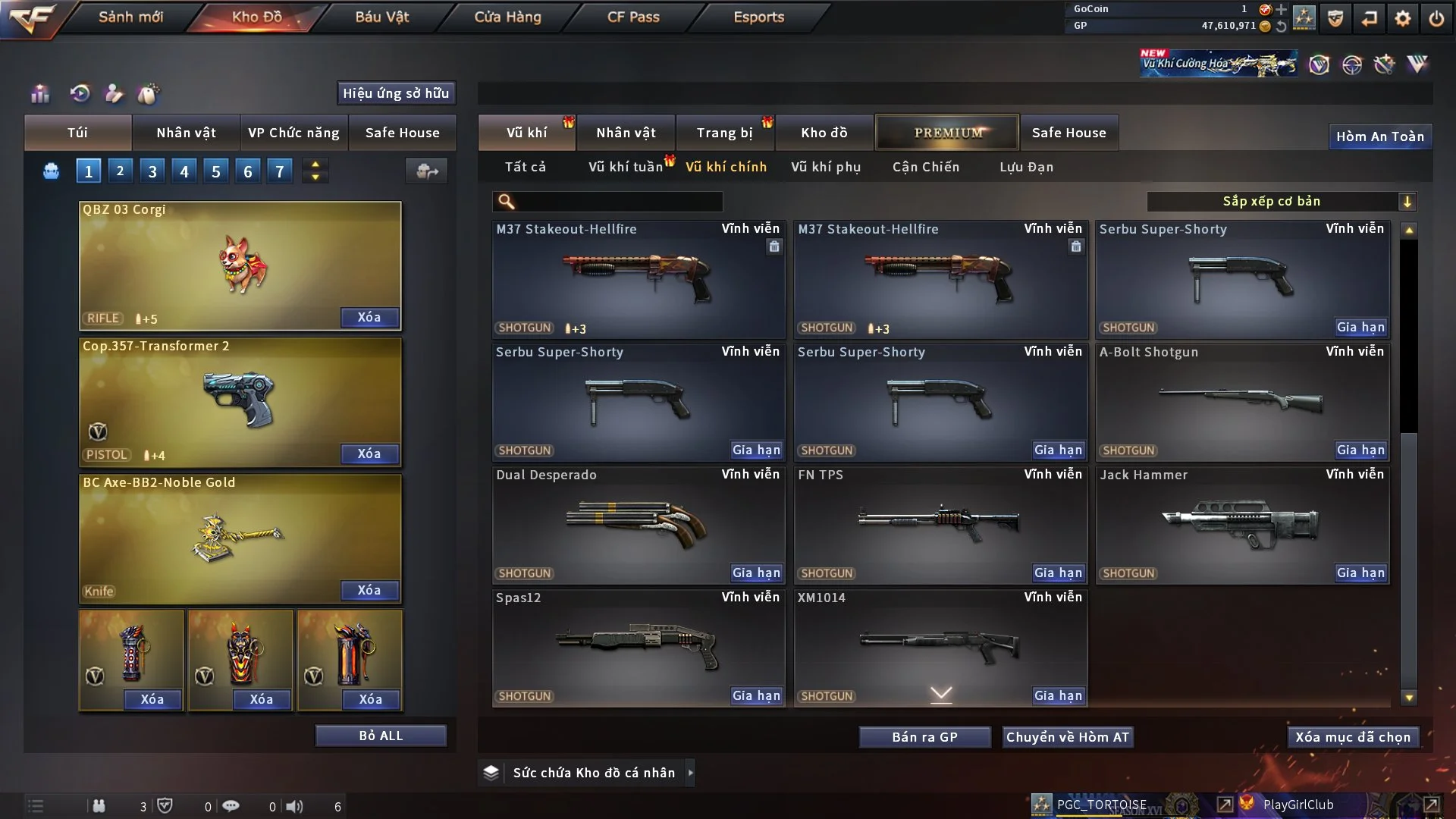This screenshot has width=1456, height=819.
Task: Remove the QBZ 03 Corgi from bag
Action: (x=369, y=317)
